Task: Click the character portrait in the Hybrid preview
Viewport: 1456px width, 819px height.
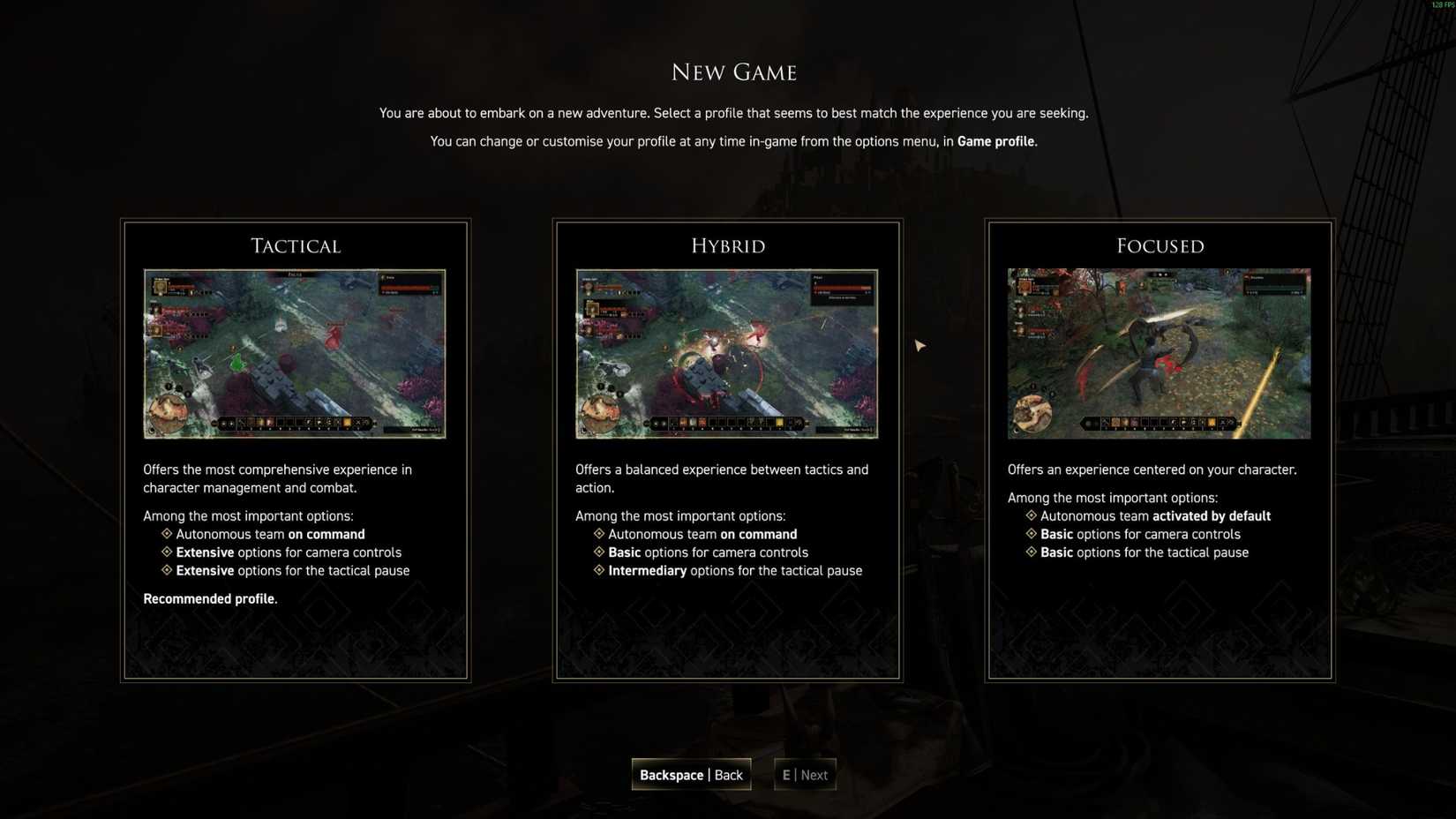Action: (589, 289)
